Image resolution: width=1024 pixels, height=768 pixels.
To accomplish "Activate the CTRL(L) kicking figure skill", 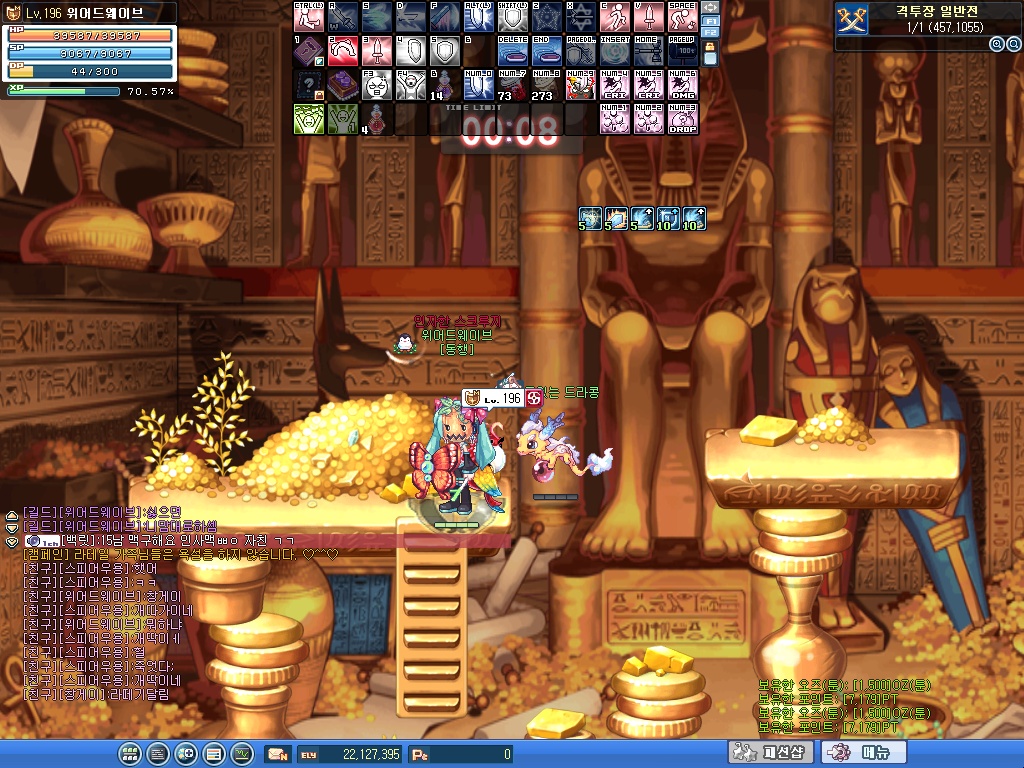I will 308,17.
